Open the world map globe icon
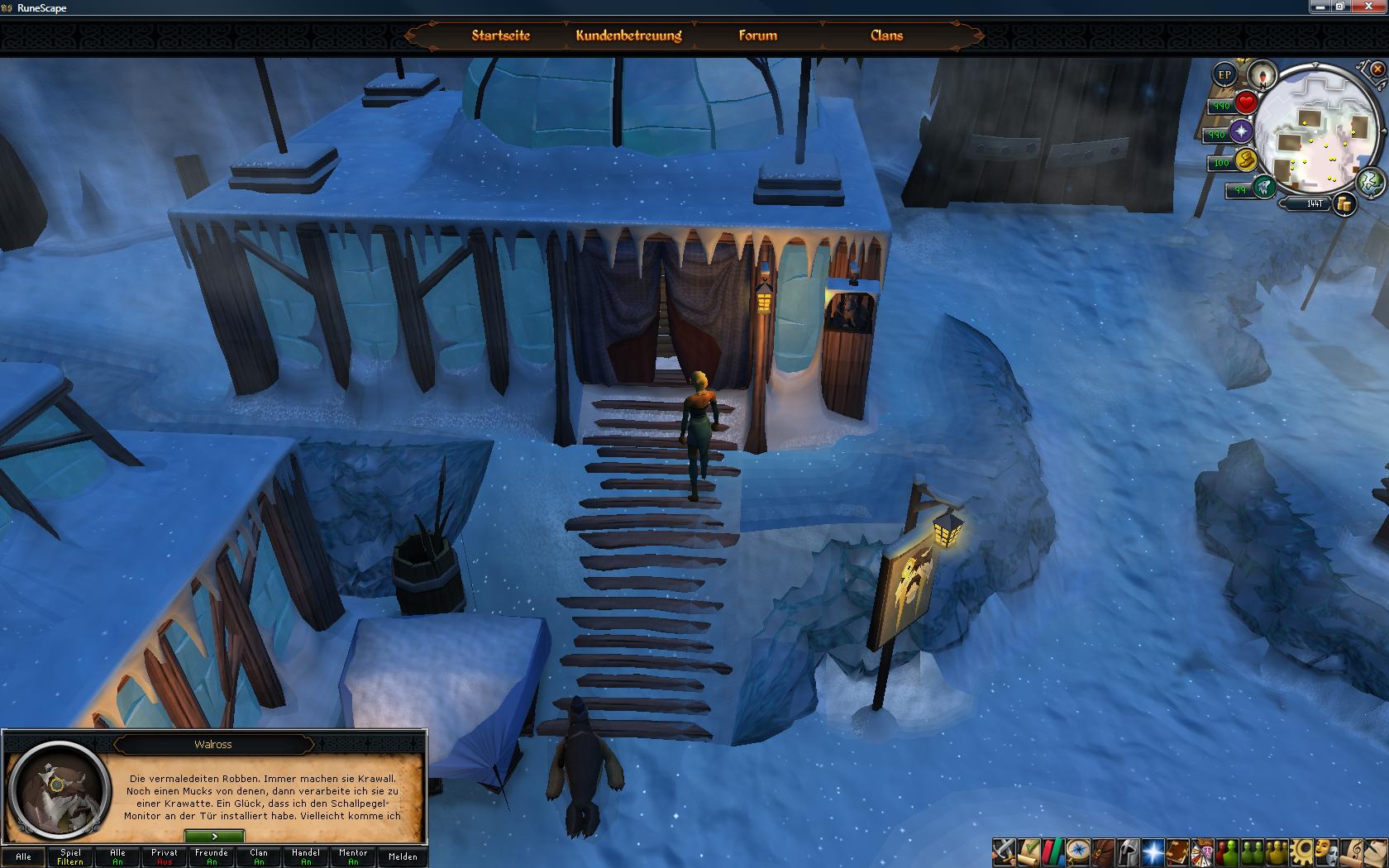The height and width of the screenshot is (868, 1389). point(1370,182)
